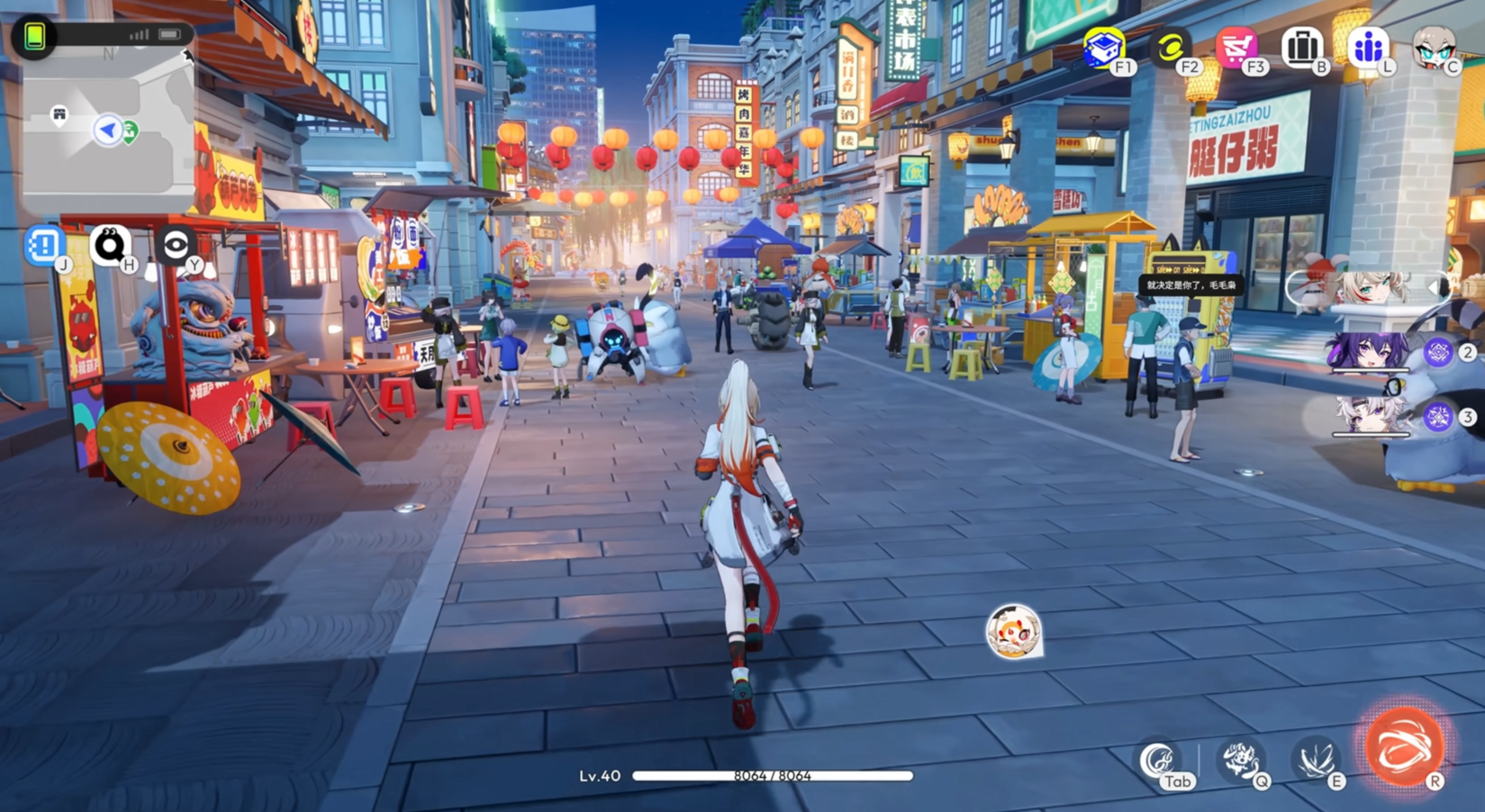Open the blue exclamation quest log icon
Image resolution: width=1485 pixels, height=812 pixels.
click(43, 245)
